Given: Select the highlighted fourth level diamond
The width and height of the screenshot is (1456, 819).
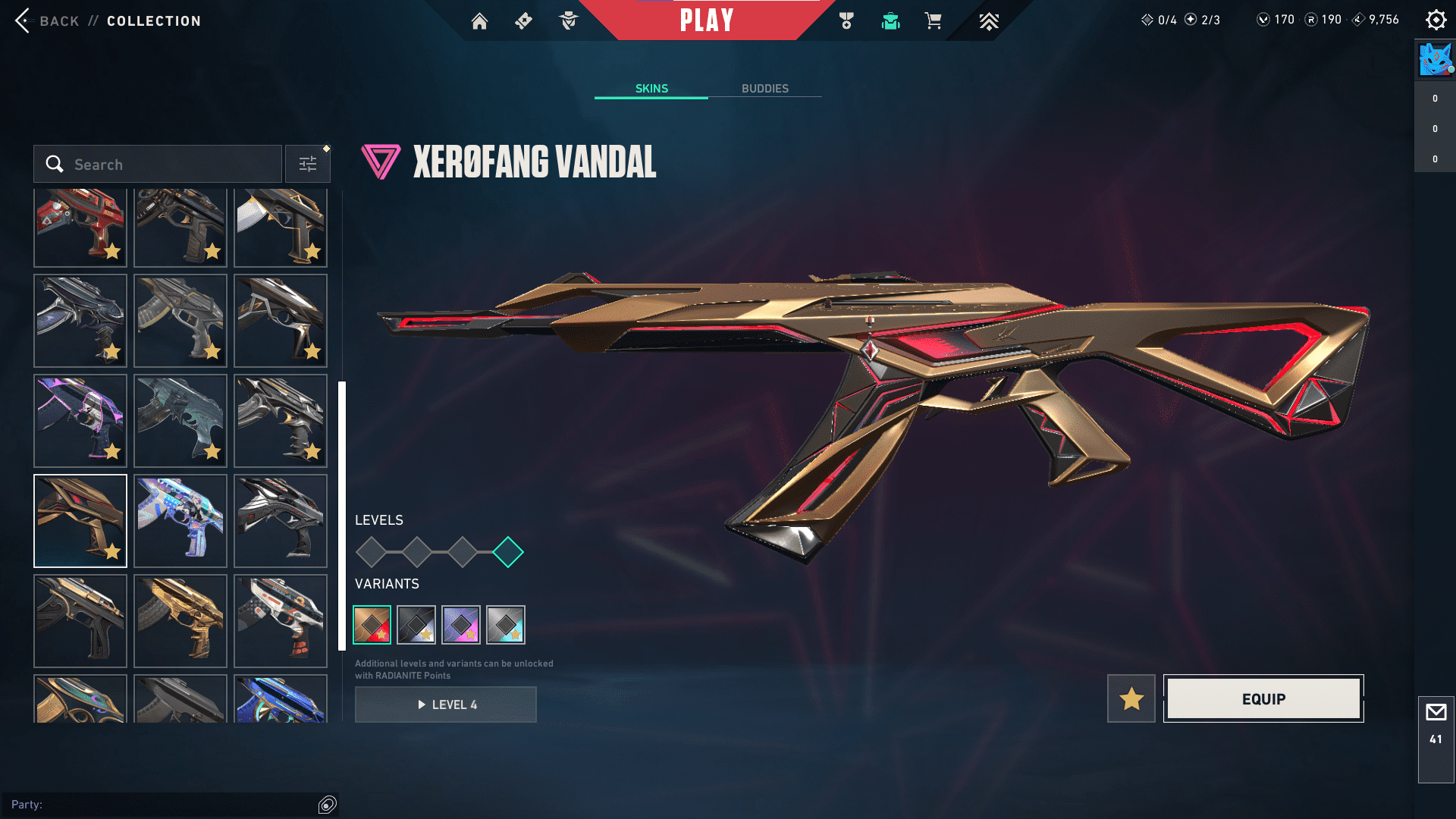Looking at the screenshot, I should coord(508,552).
